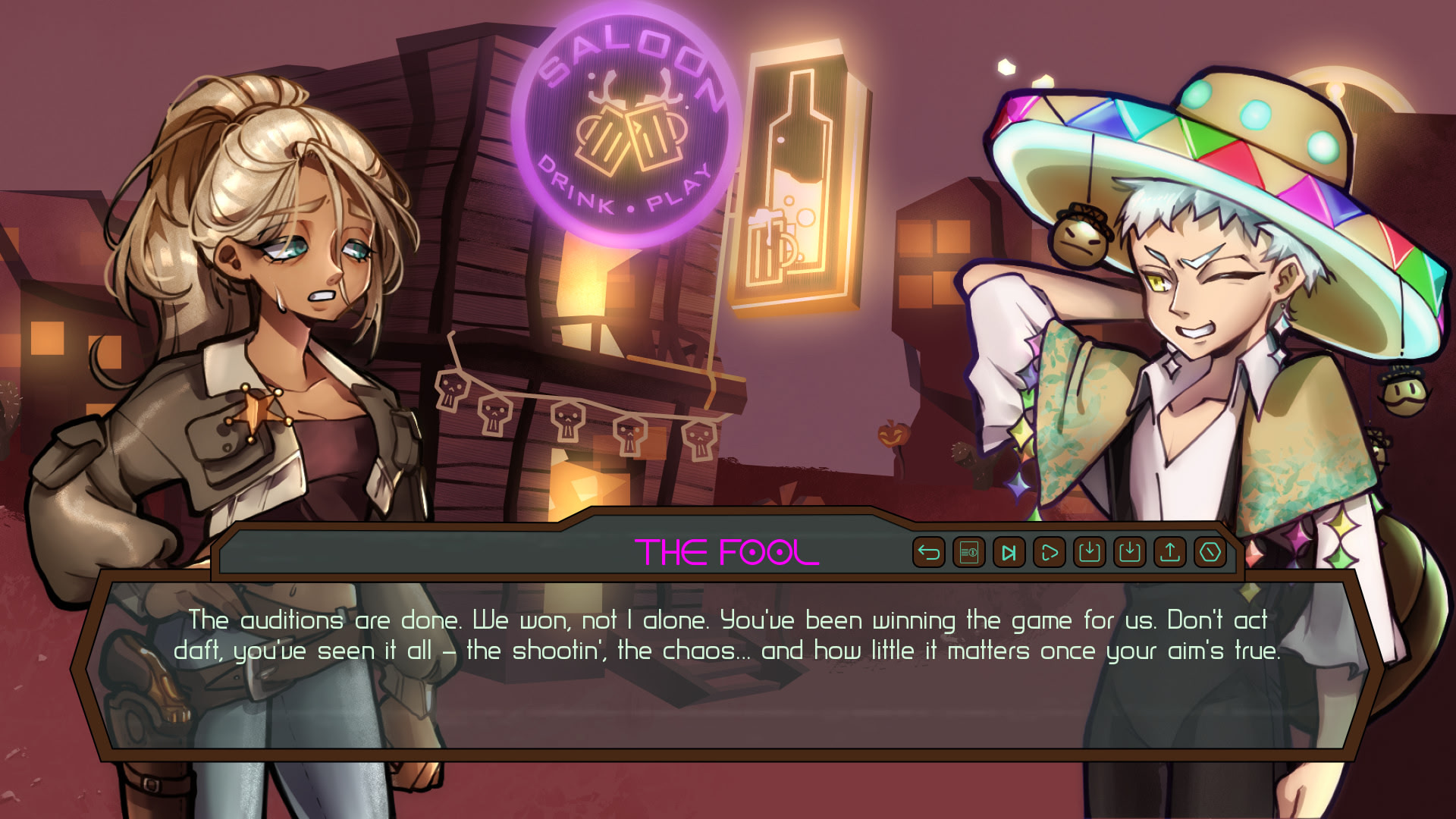
Task: Toggle auto-play with the dashed play icon
Action: click(1049, 552)
